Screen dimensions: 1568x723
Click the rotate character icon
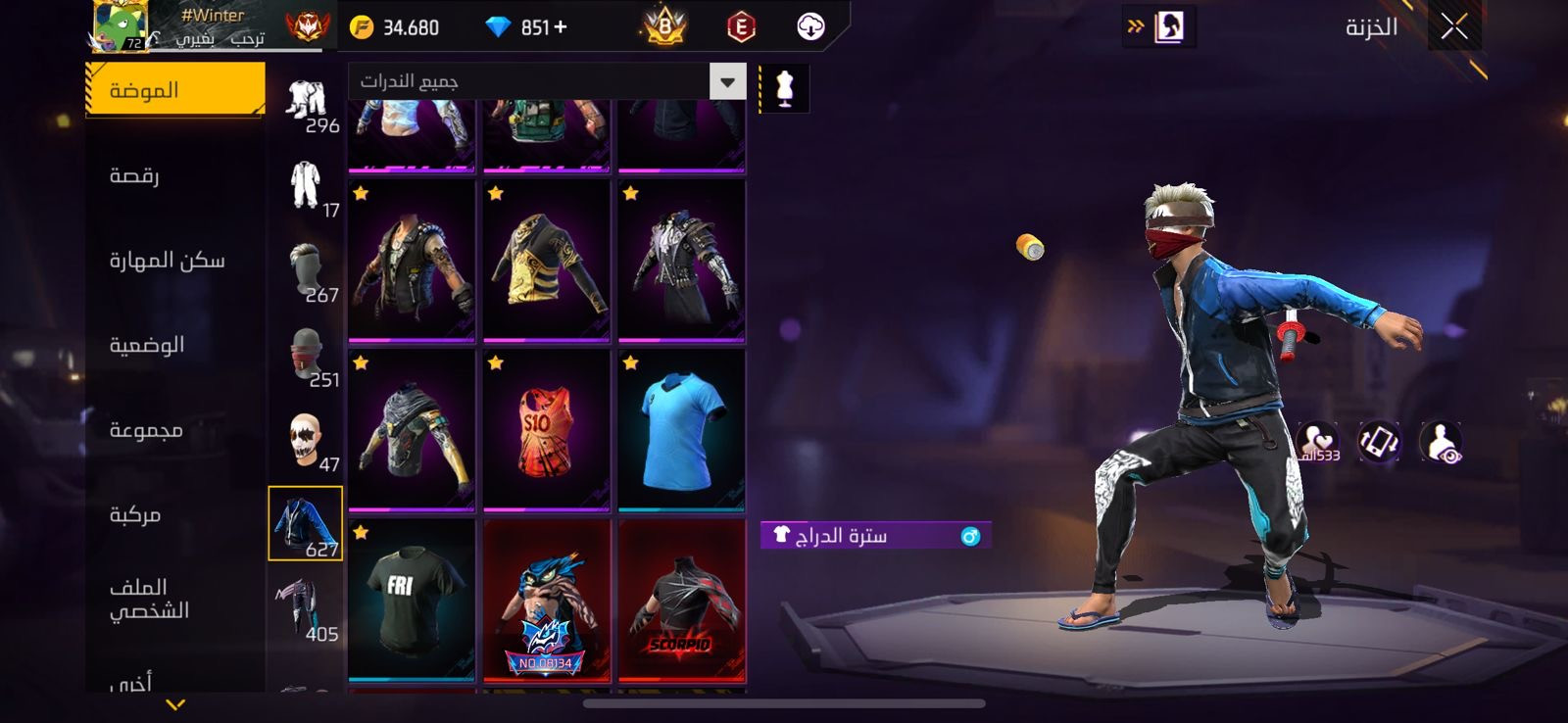[1379, 442]
